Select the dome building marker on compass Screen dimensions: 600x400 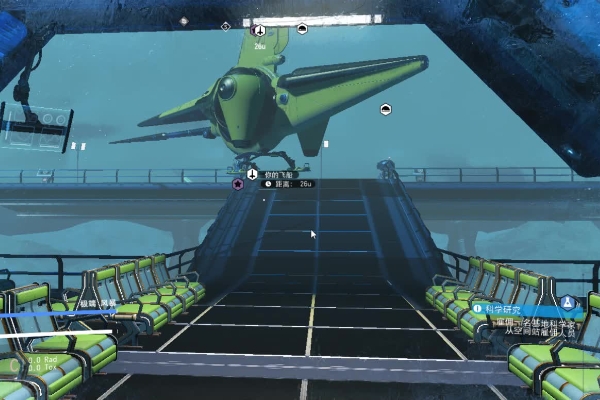coord(302,29)
